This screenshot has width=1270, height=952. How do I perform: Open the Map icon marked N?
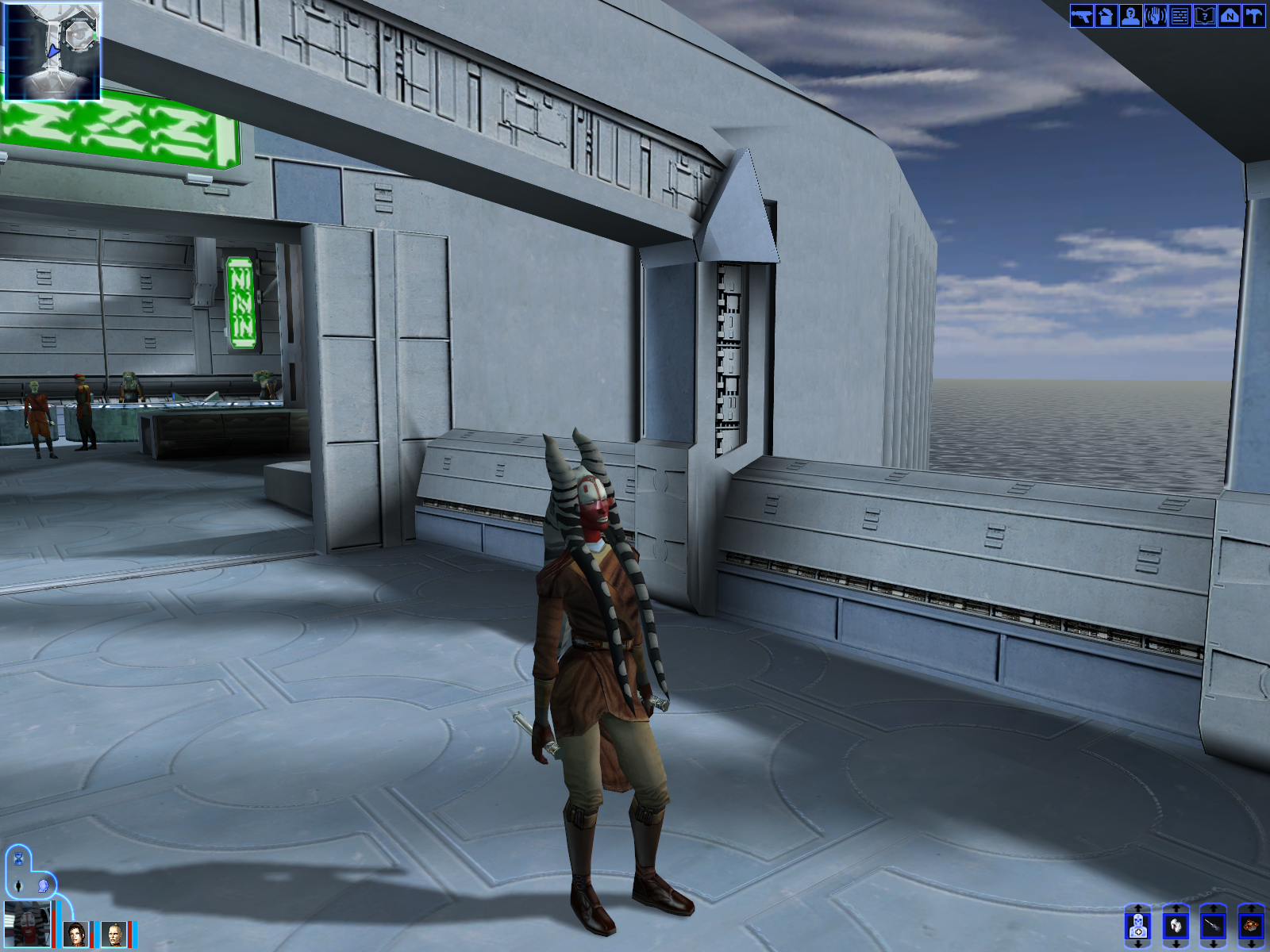point(1229,15)
